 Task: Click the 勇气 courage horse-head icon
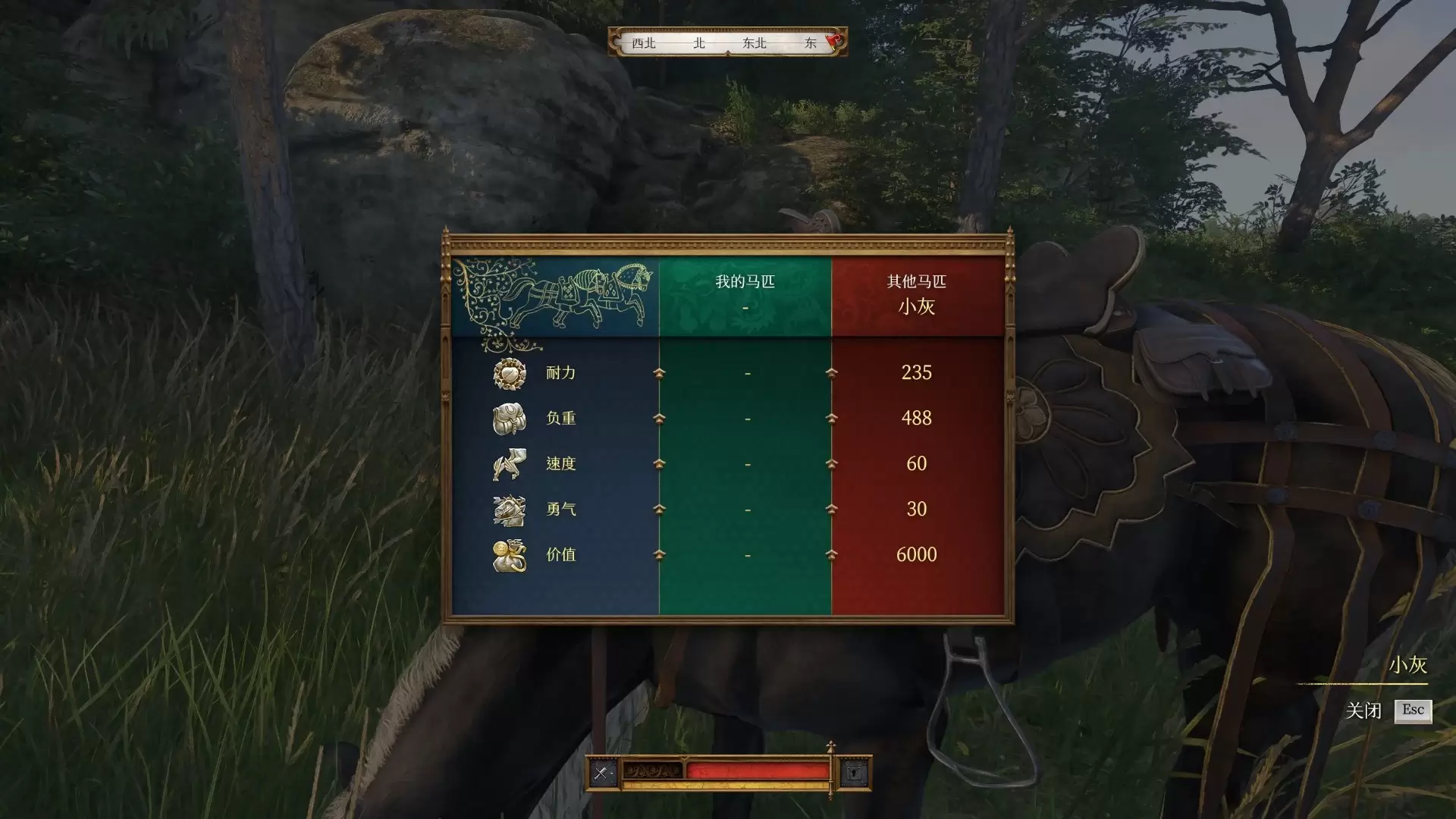pyautogui.click(x=510, y=509)
